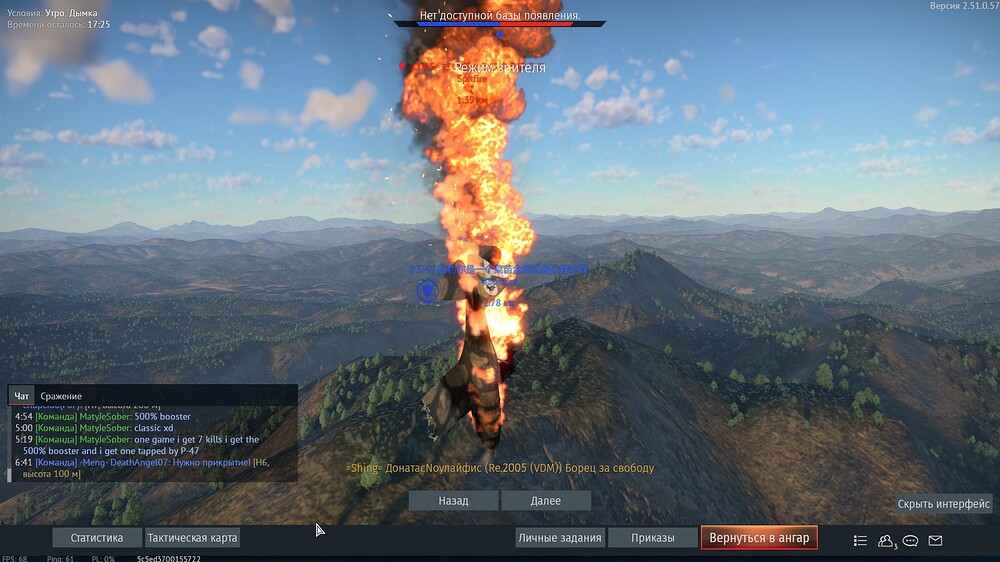Image resolution: width=1000 pixels, height=562 pixels.
Task: Click Вернуться в ангар
Action: pyautogui.click(x=759, y=538)
